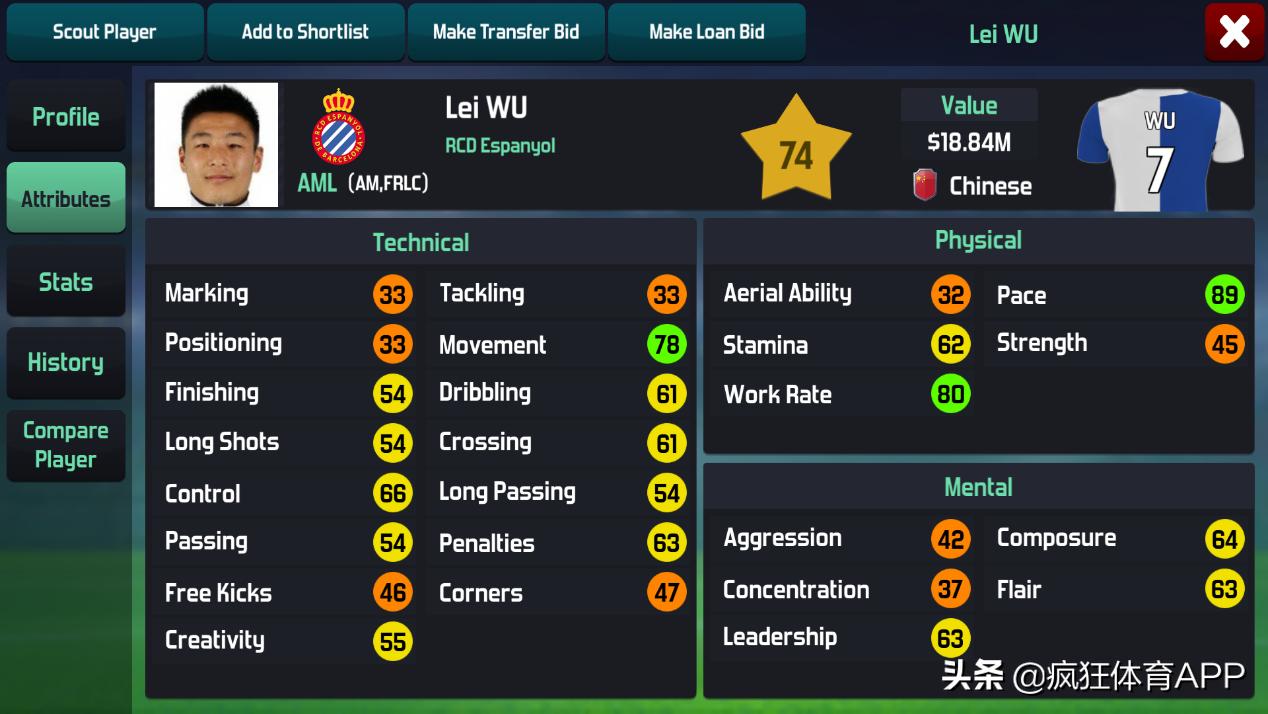Make a Transfer Bid
The height and width of the screenshot is (714, 1268).
click(505, 32)
